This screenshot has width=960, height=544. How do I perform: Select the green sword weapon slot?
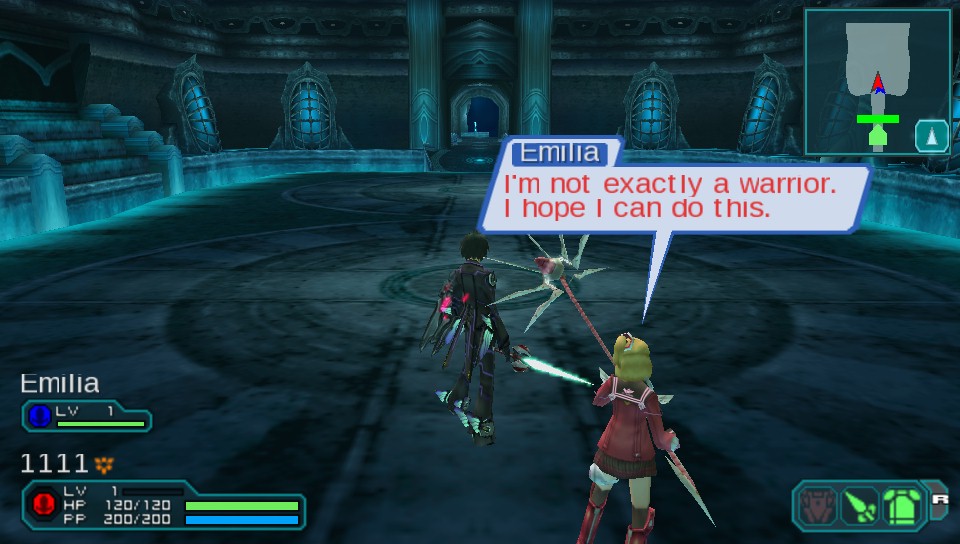(859, 503)
